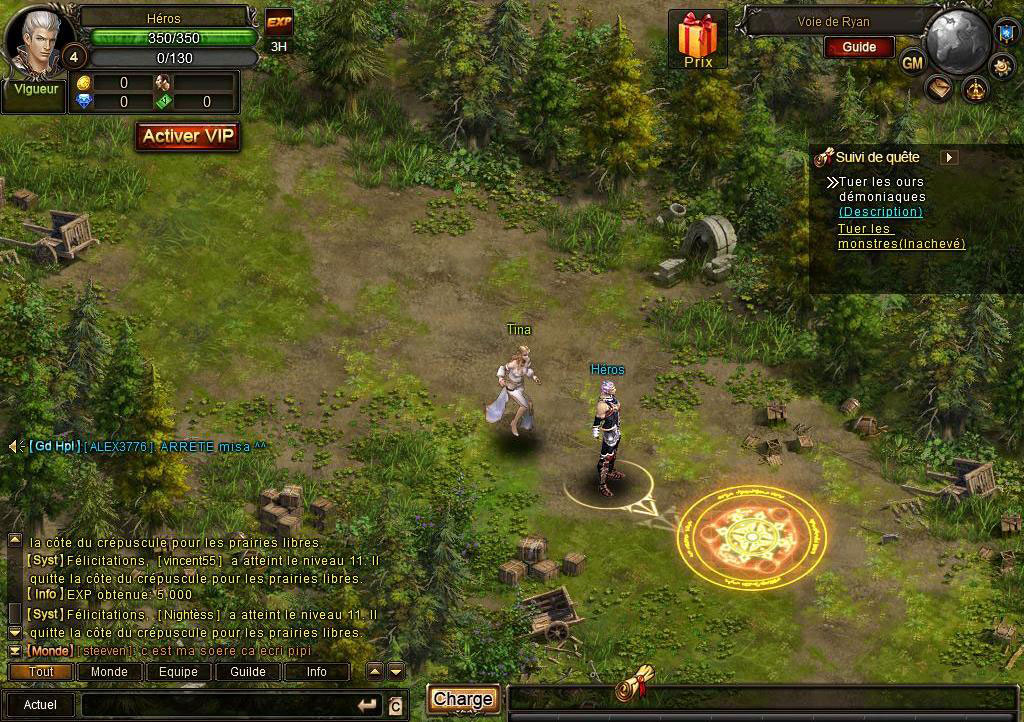Open the hero portrait

35,36
